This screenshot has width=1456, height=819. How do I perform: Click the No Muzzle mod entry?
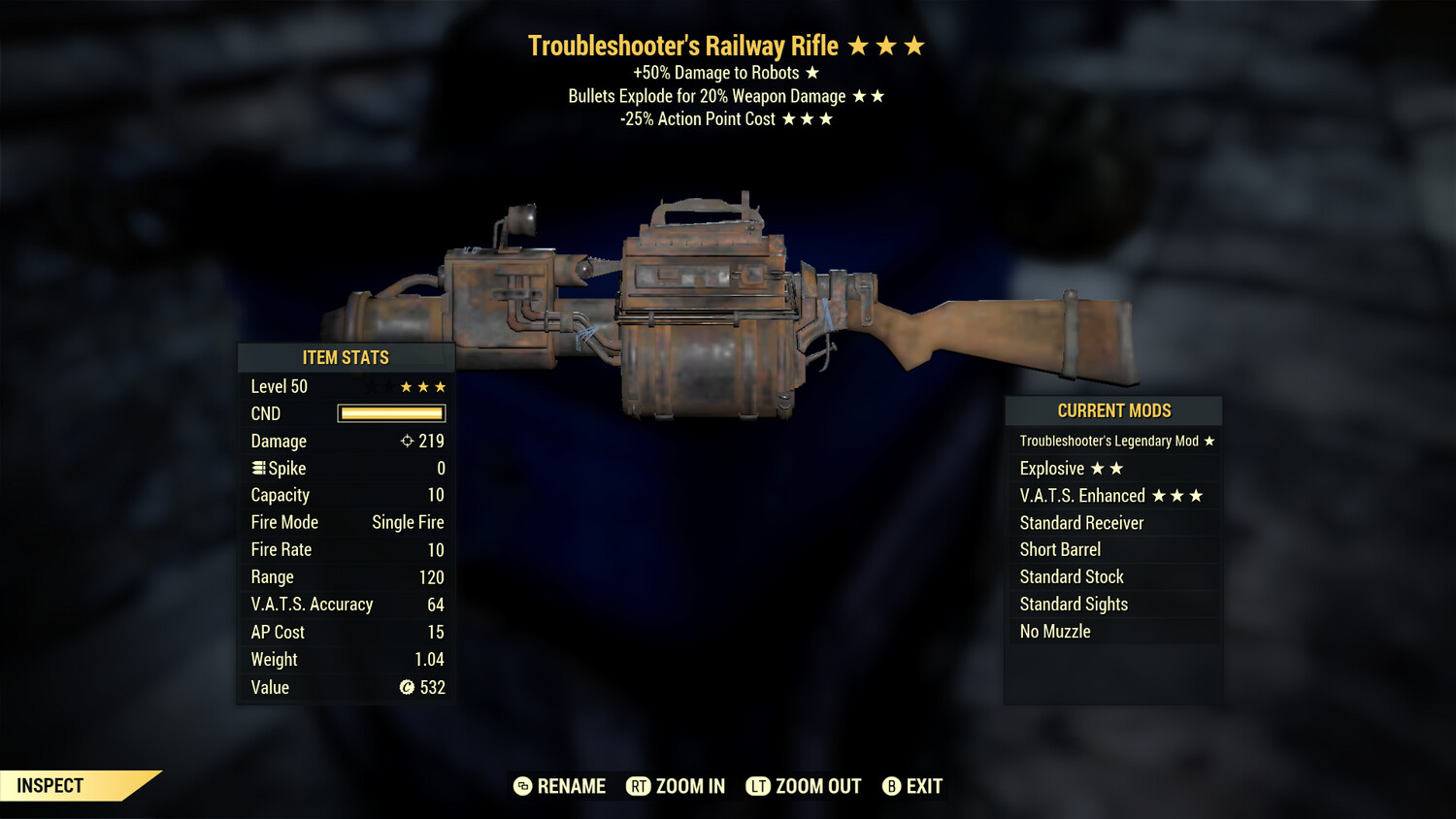[1054, 631]
